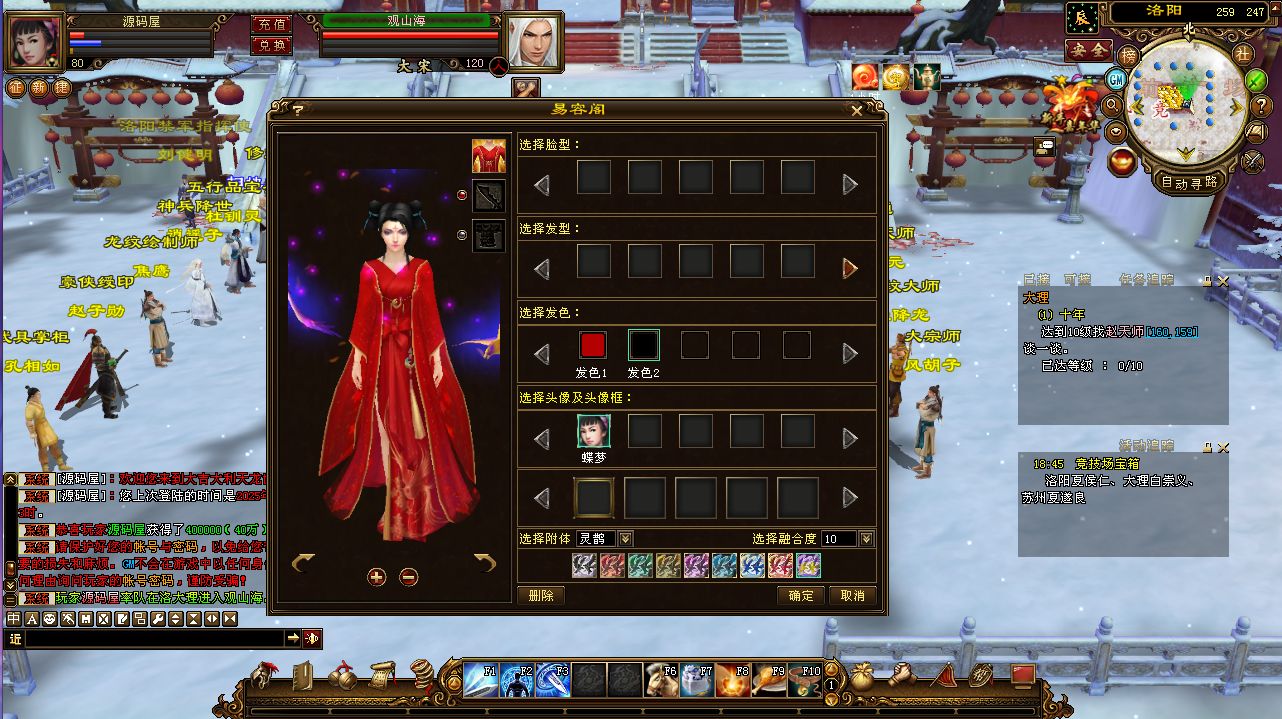The height and width of the screenshot is (719, 1282).
Task: Select the red outfit preview tab icon
Action: point(489,156)
